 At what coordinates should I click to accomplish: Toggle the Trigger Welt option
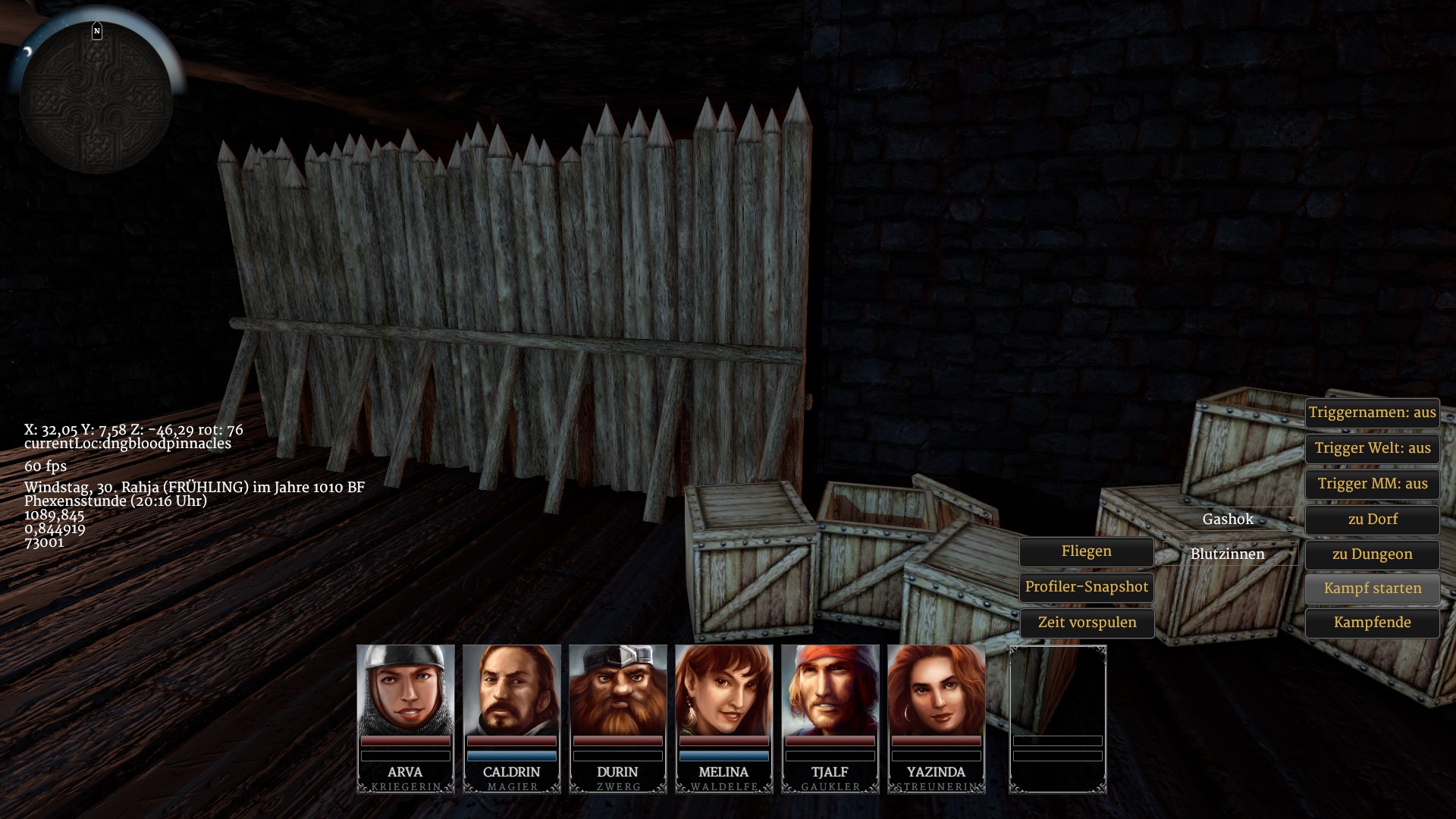1372,448
